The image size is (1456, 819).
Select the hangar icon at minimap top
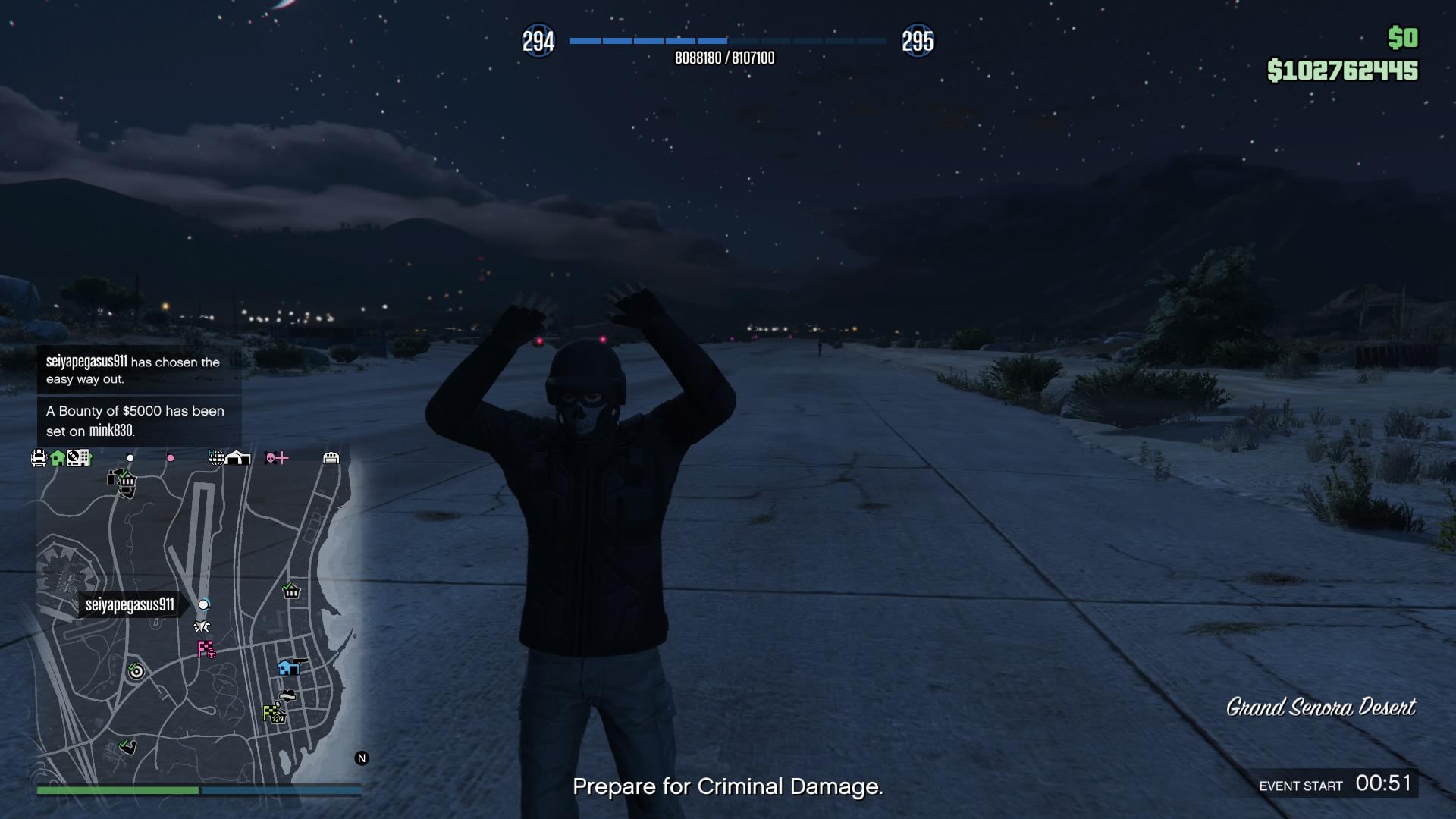coord(238,457)
